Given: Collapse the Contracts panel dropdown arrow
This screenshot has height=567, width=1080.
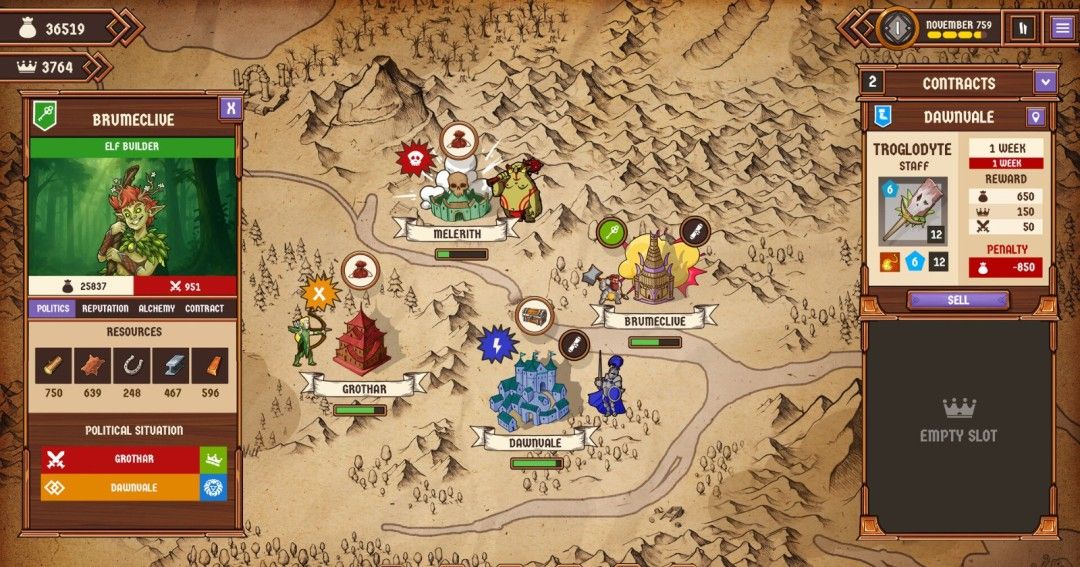Looking at the screenshot, I should [1045, 82].
